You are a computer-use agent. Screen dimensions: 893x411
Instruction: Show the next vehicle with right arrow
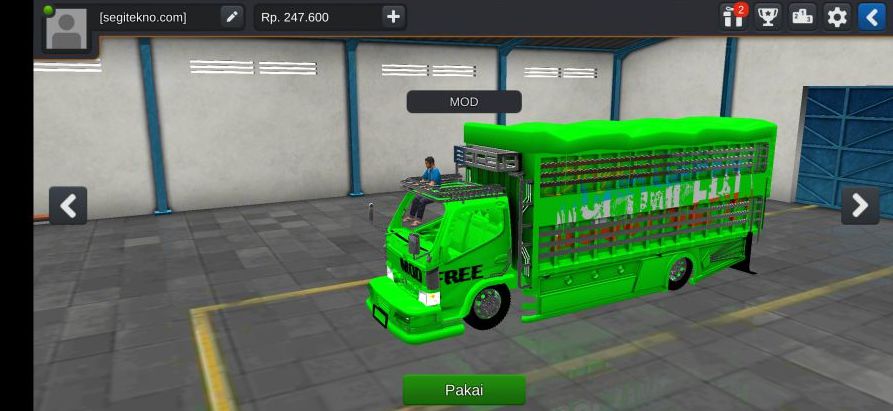859,206
